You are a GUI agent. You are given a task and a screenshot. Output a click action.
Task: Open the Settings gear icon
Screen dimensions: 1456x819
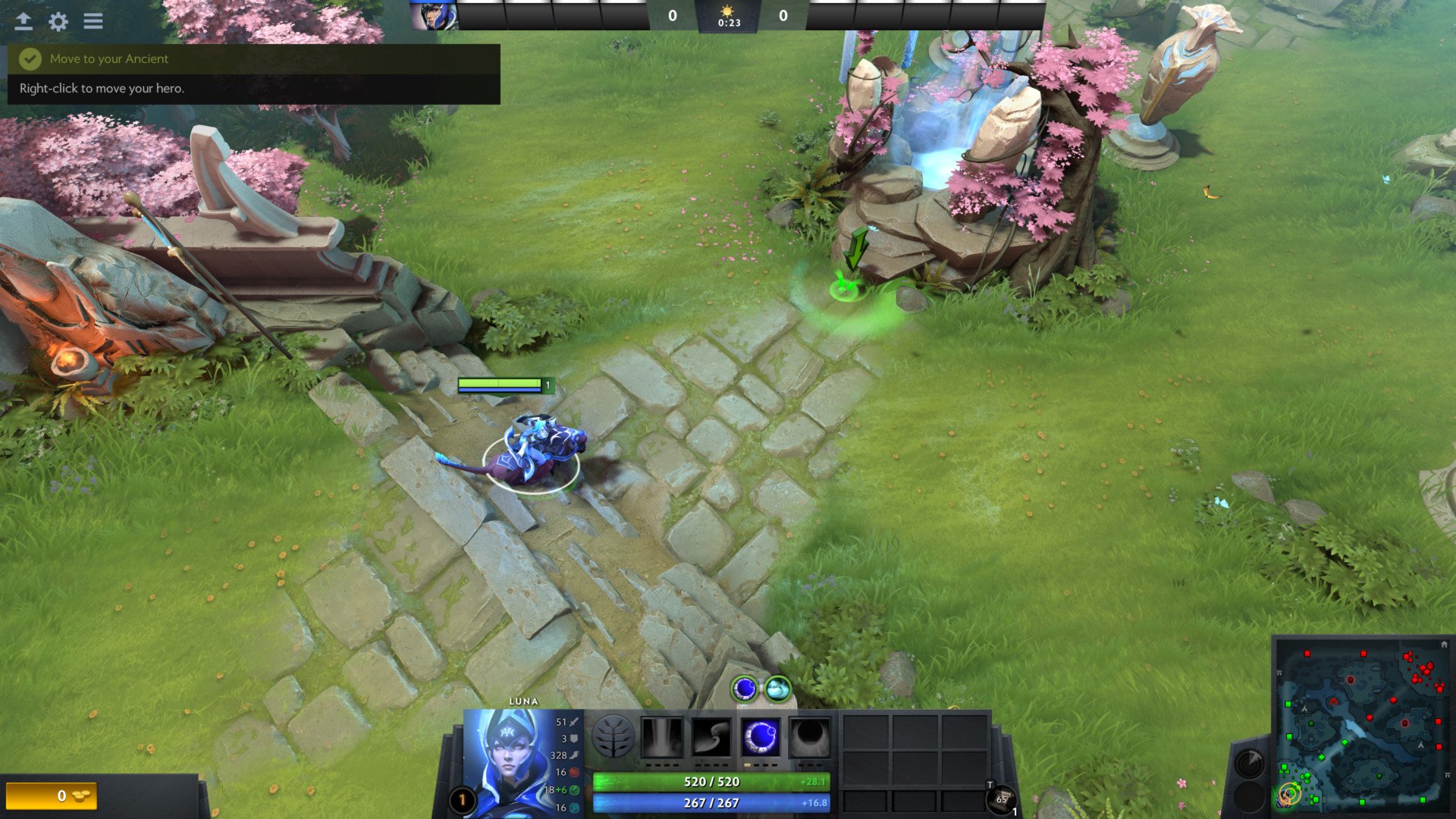point(57,23)
